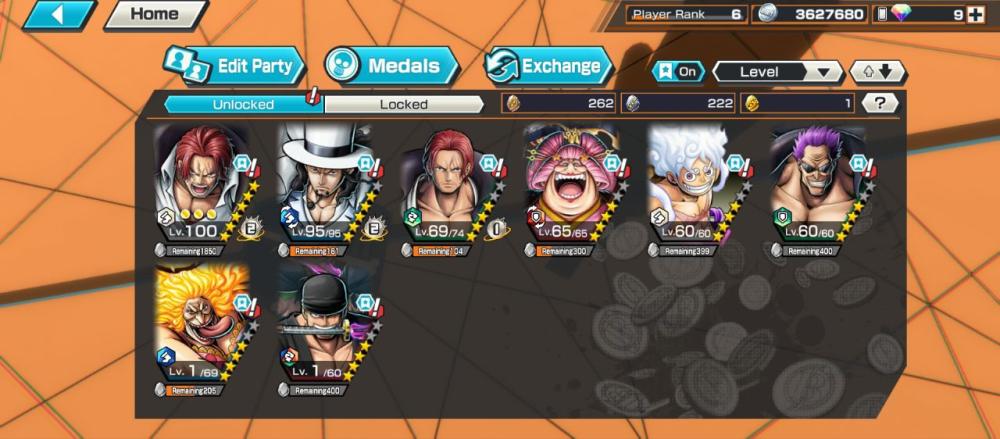
Task: Open the question mark help button
Action: (x=879, y=103)
